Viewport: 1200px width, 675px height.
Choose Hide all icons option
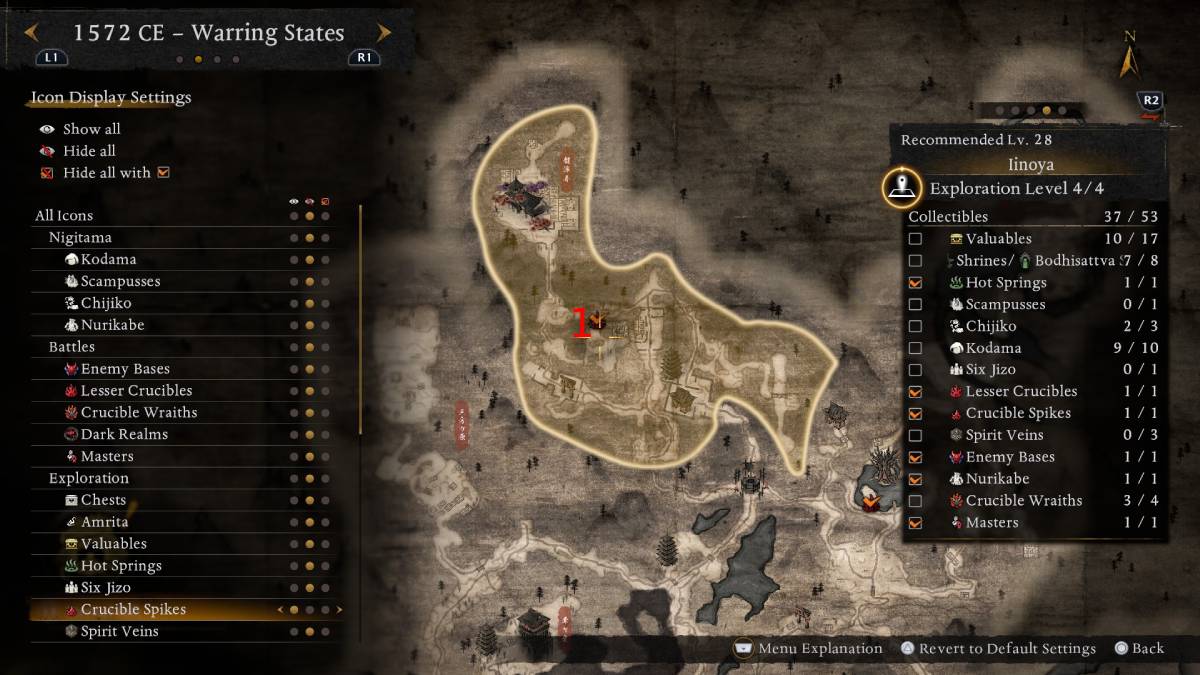89,151
